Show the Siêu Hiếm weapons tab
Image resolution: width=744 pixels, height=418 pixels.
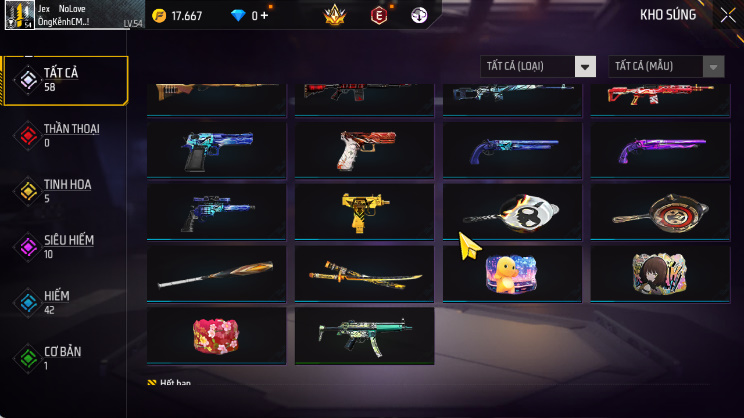point(65,246)
